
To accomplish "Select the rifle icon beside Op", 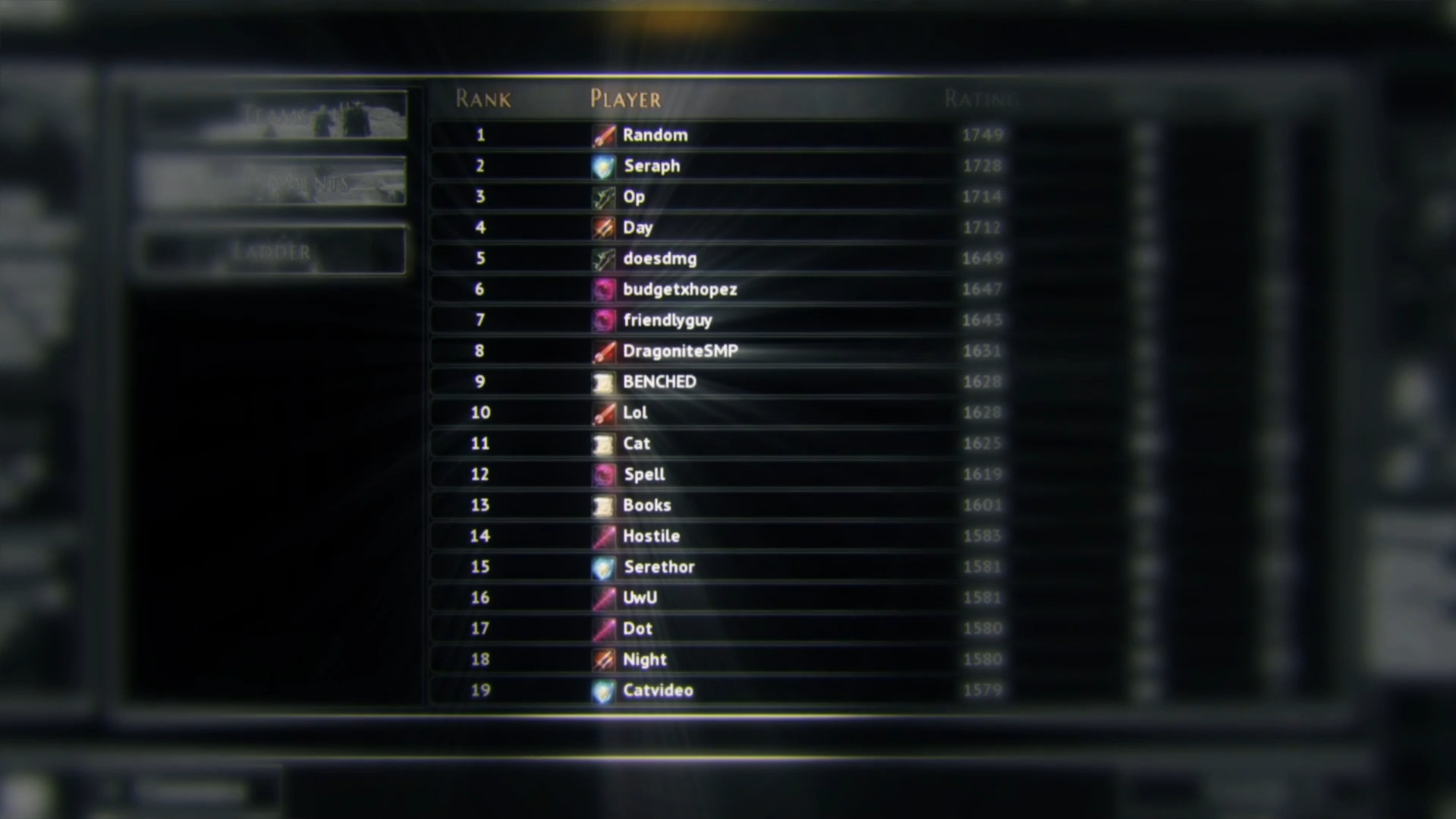I will tap(602, 197).
